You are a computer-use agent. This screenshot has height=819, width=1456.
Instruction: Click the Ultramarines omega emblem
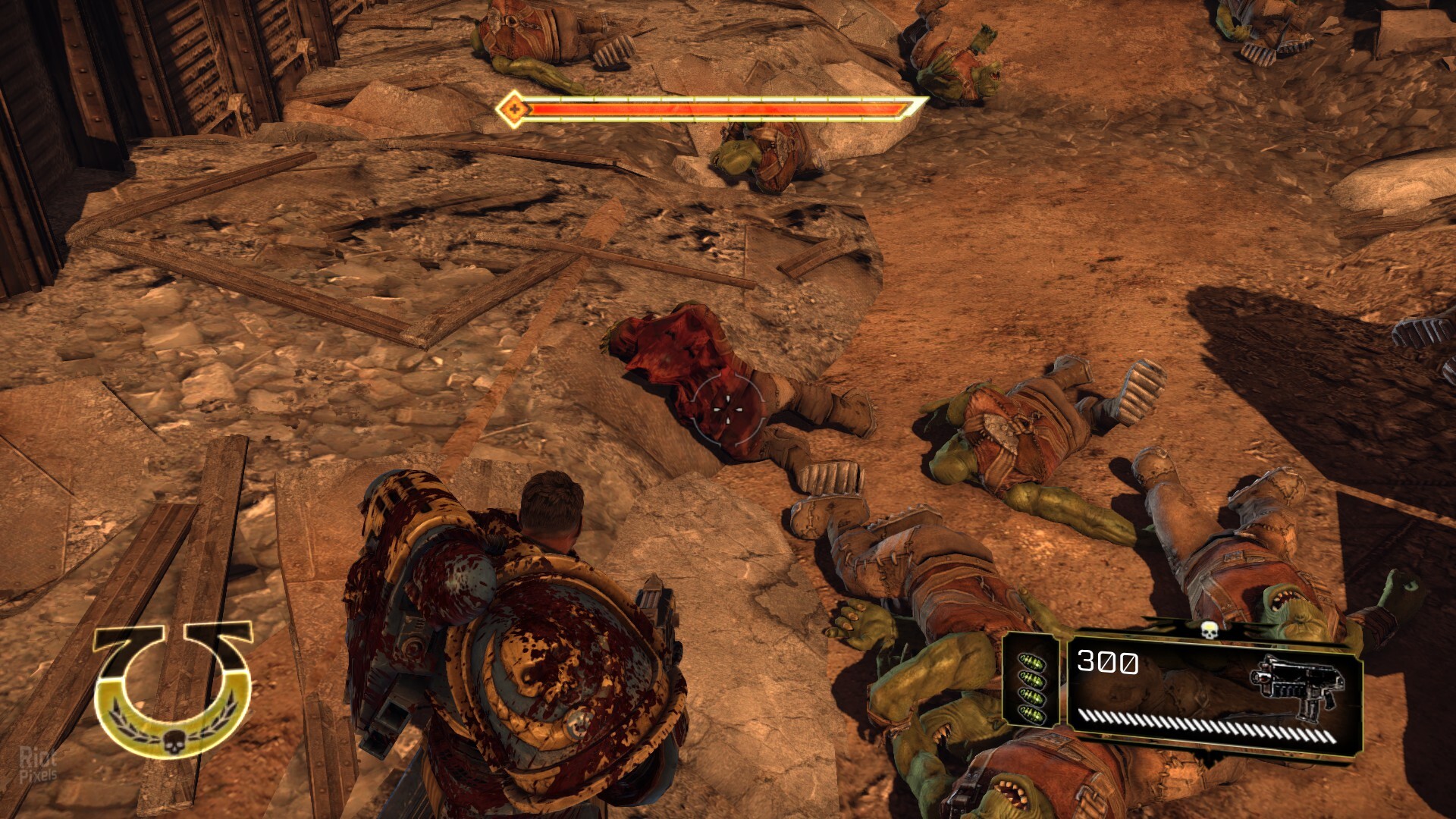click(173, 691)
